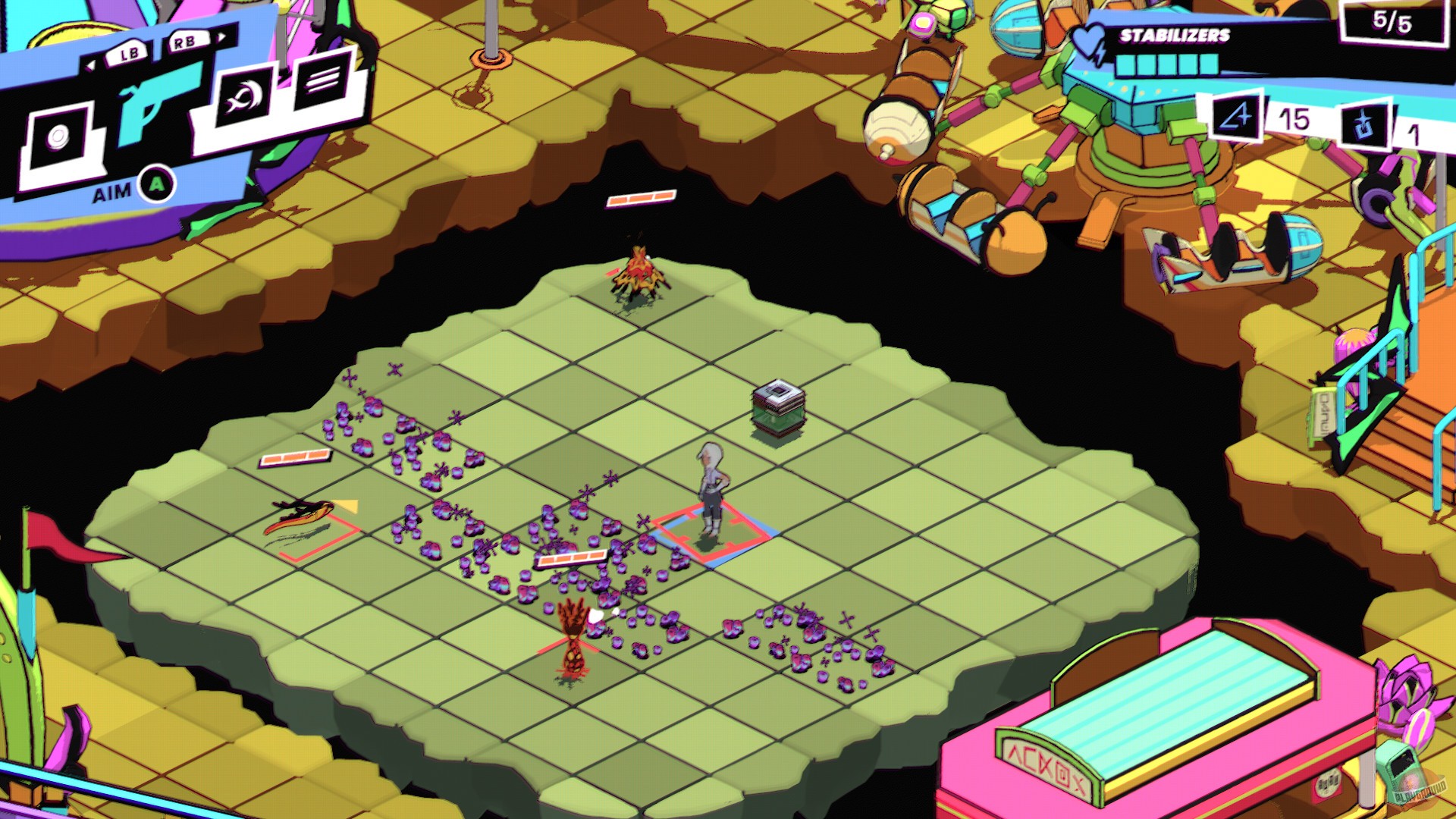Screen dimensions: 1456x819
Task: Toggle next weapon with the RB prompt
Action: click(183, 42)
